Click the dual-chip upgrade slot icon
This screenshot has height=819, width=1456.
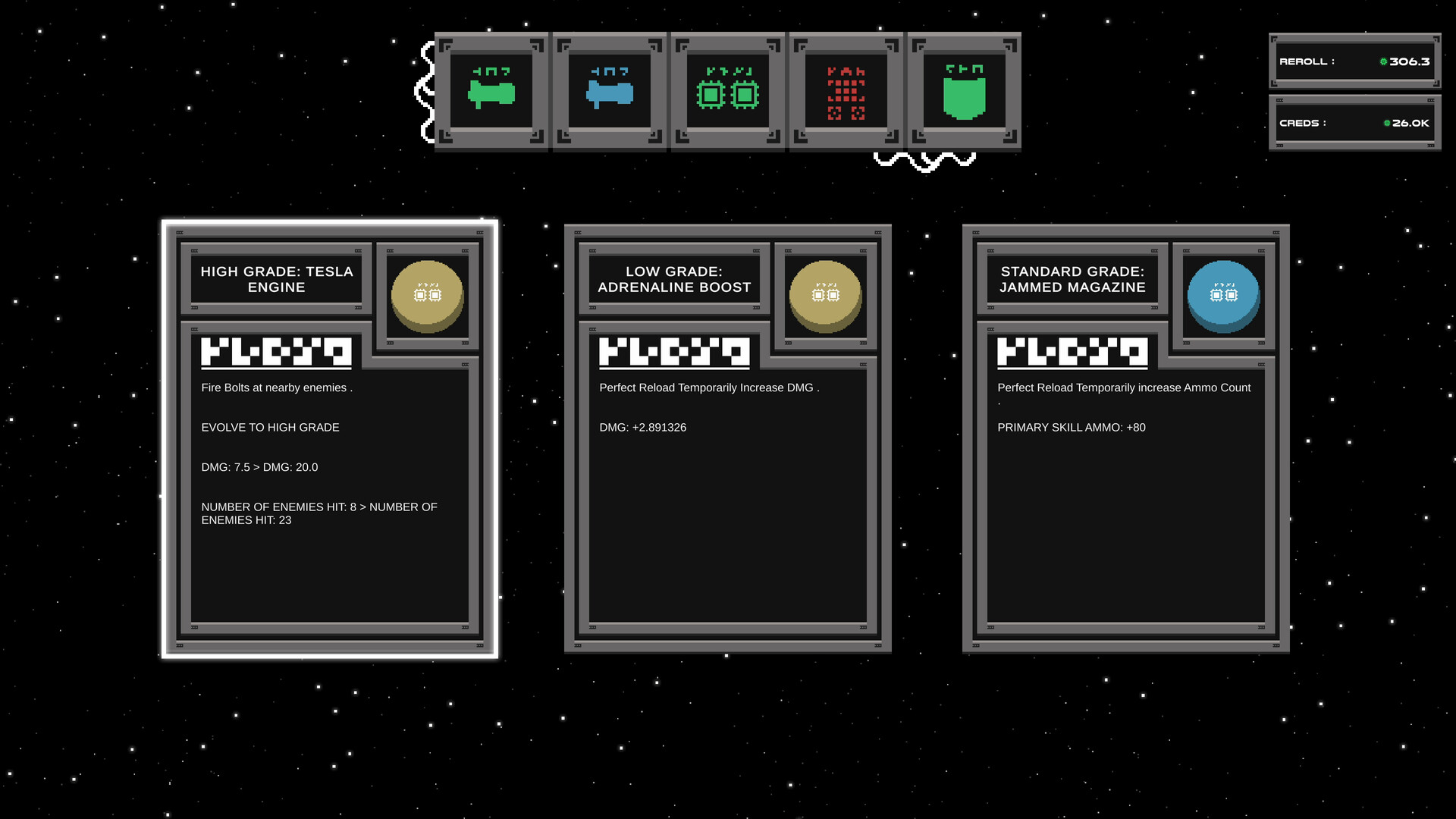click(x=728, y=91)
